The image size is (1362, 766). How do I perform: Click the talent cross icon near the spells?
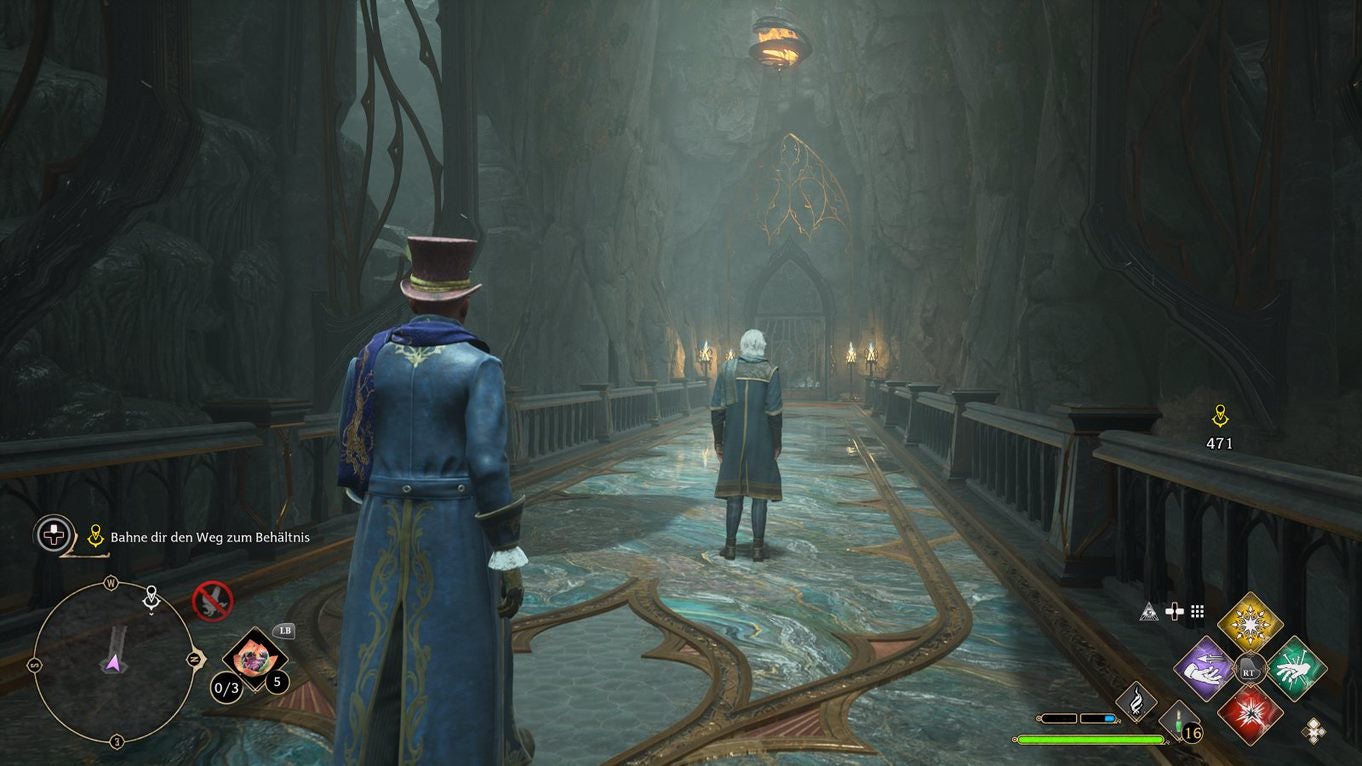[x=1174, y=610]
